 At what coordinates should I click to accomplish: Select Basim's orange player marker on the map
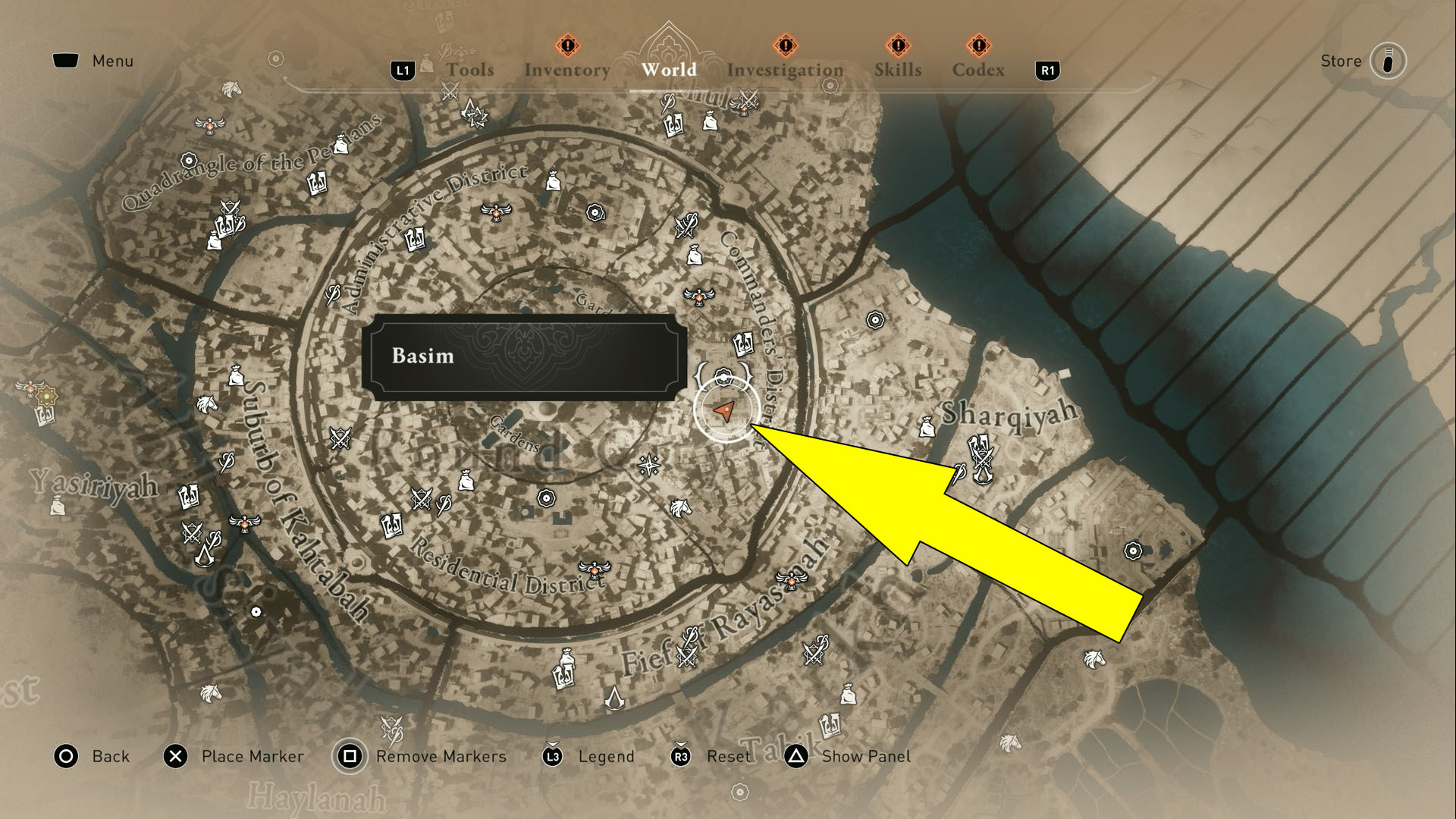pos(726,410)
